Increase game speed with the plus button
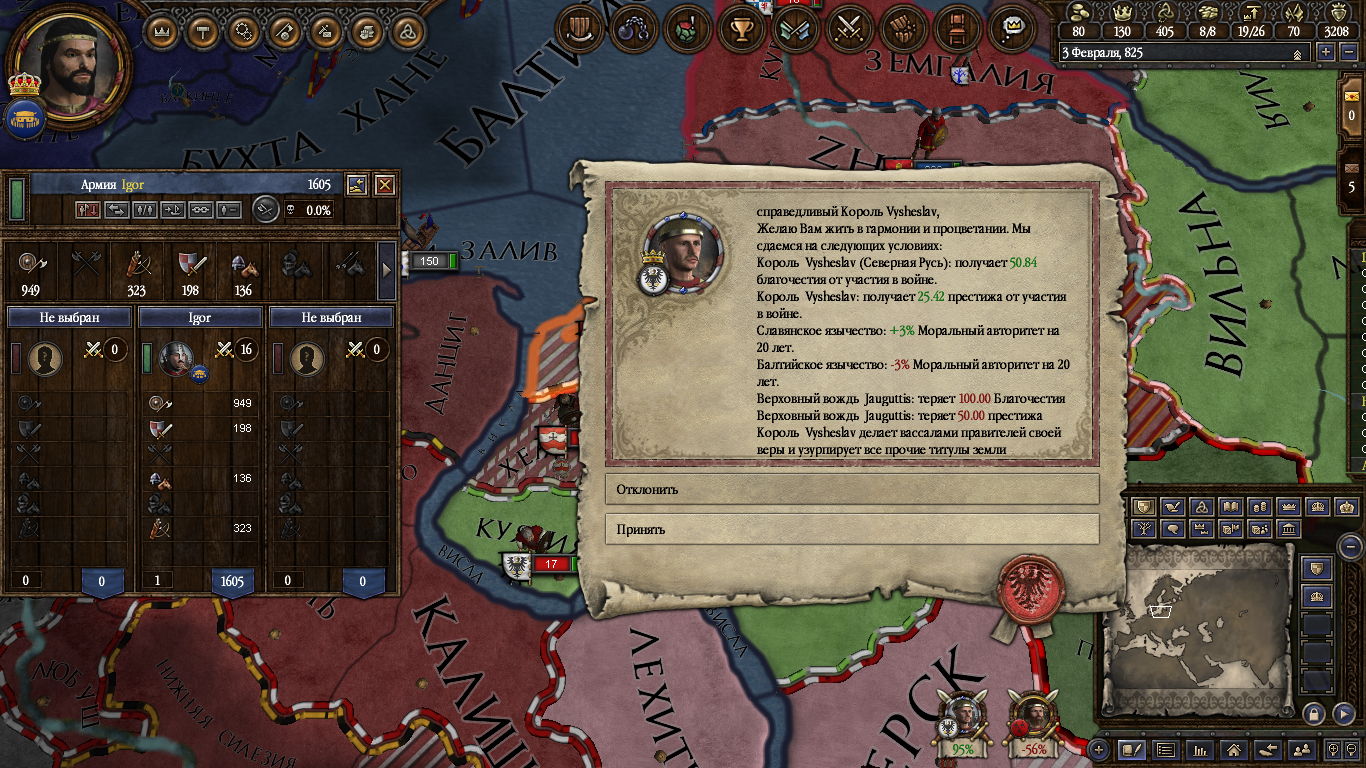Viewport: 1366px width, 768px height. [1328, 52]
